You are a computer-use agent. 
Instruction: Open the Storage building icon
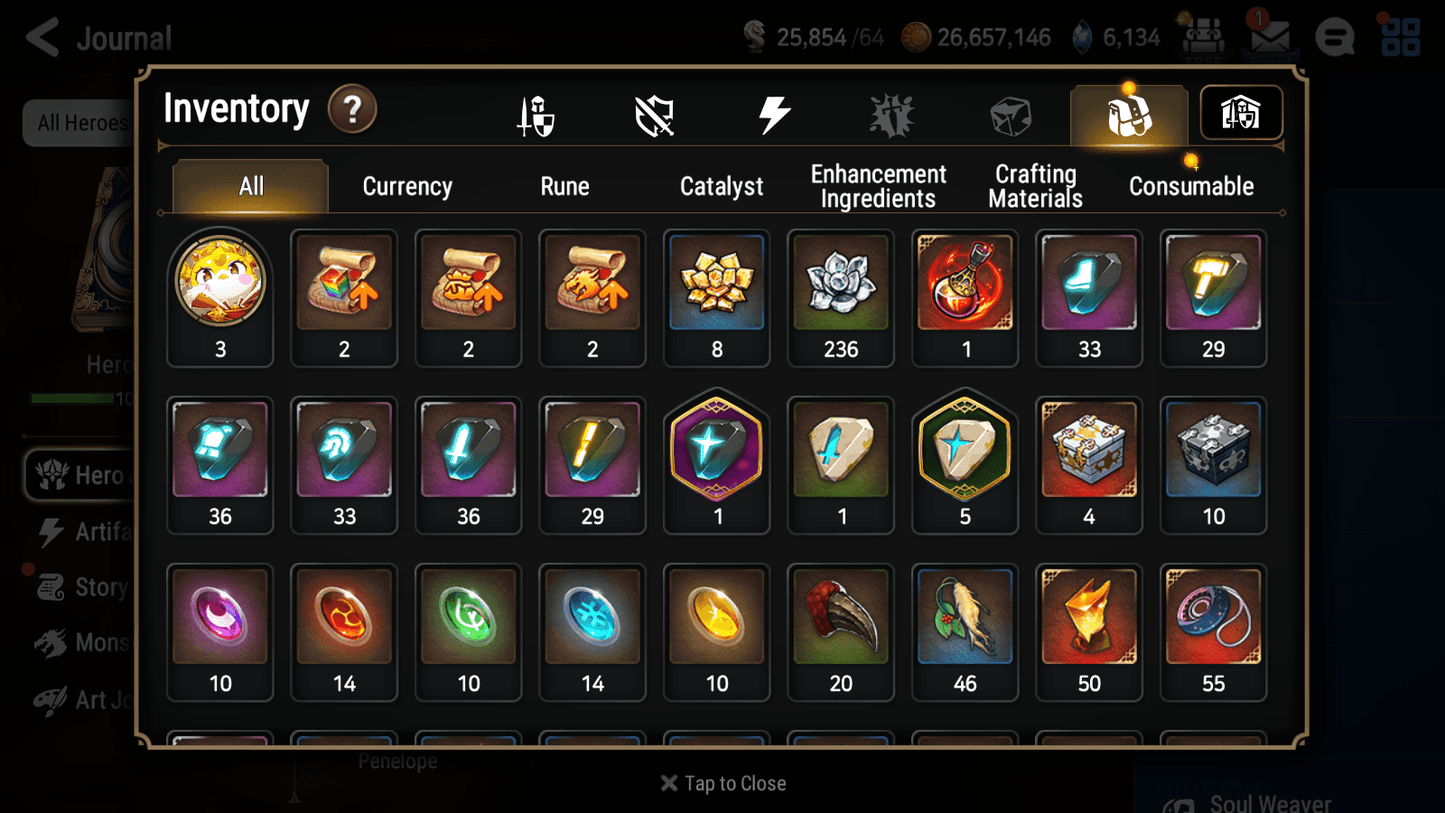pyautogui.click(x=1240, y=113)
